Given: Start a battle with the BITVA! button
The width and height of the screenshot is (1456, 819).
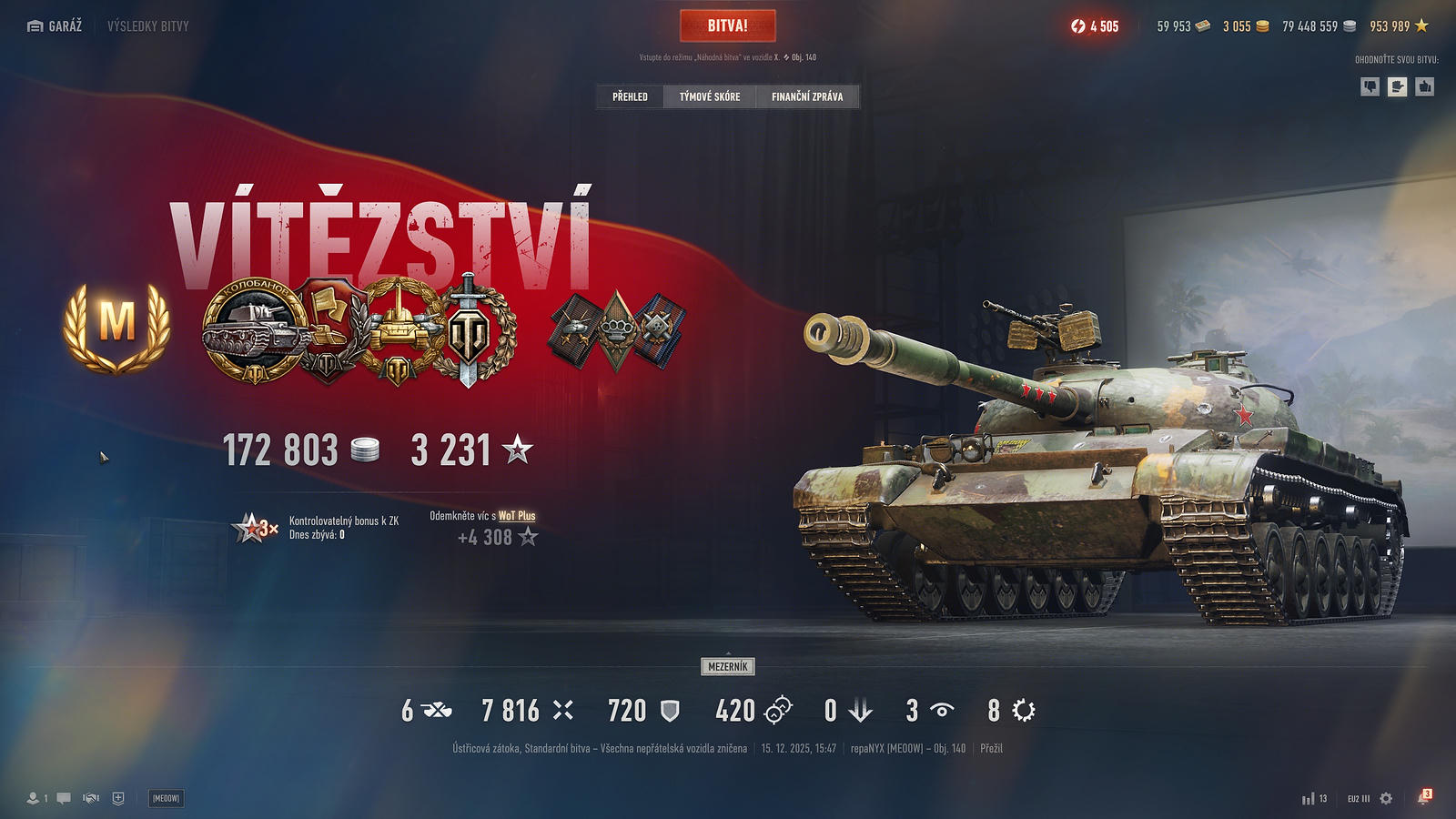Looking at the screenshot, I should click(727, 26).
